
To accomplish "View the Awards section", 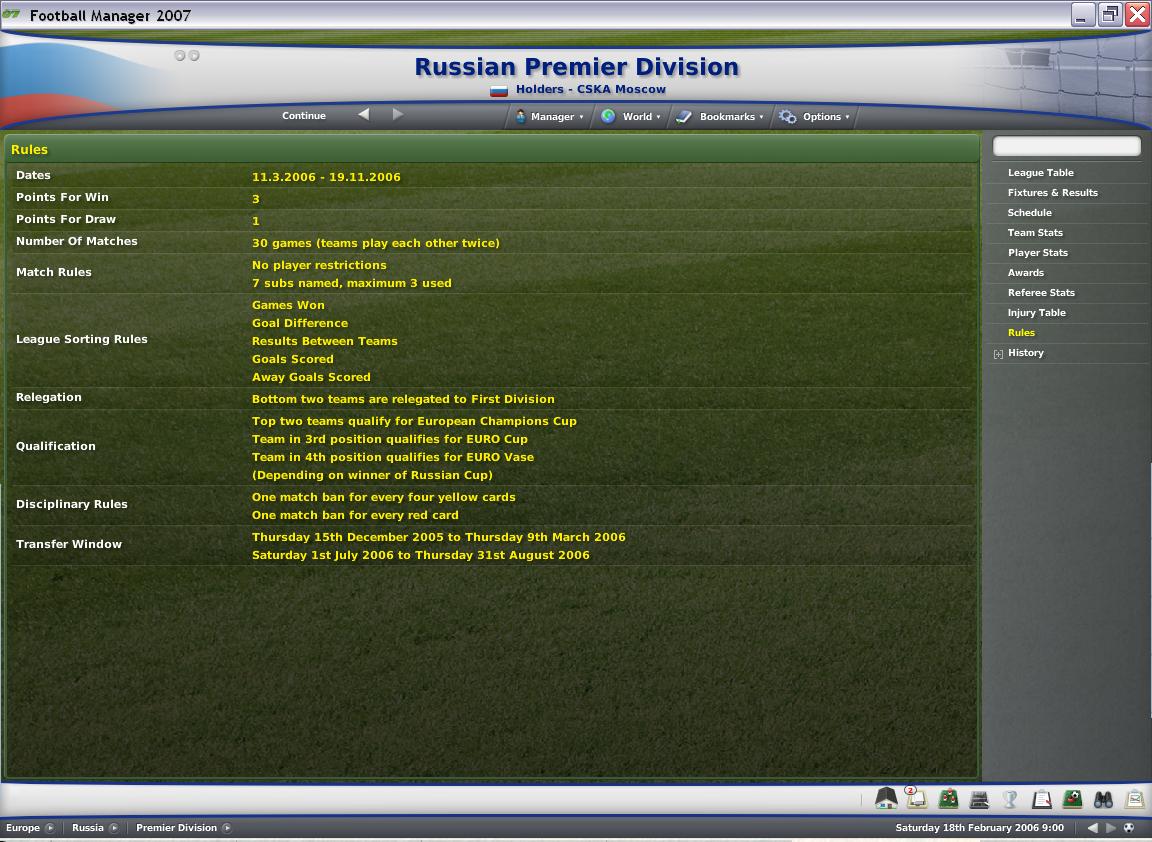I will coord(1025,273).
